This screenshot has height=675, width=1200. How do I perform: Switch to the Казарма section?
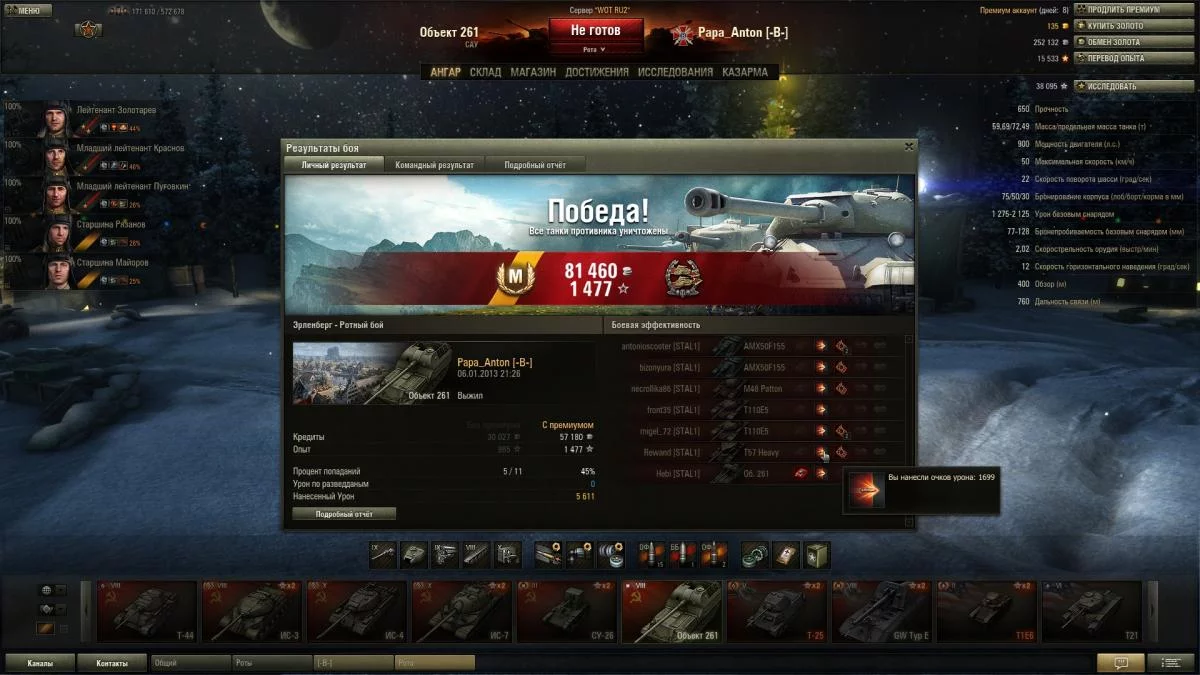coord(745,72)
